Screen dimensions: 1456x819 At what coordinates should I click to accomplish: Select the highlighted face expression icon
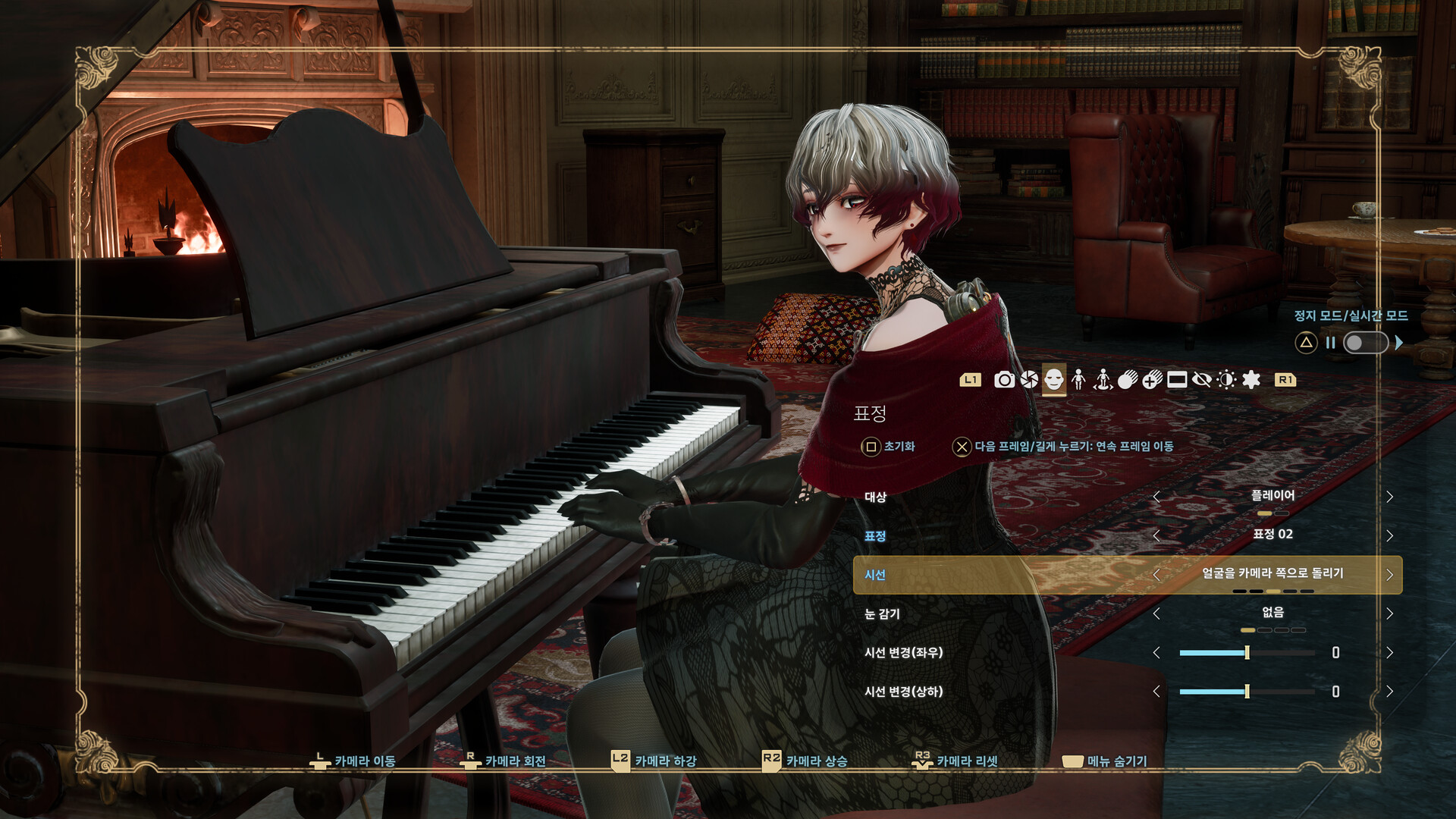(1054, 381)
